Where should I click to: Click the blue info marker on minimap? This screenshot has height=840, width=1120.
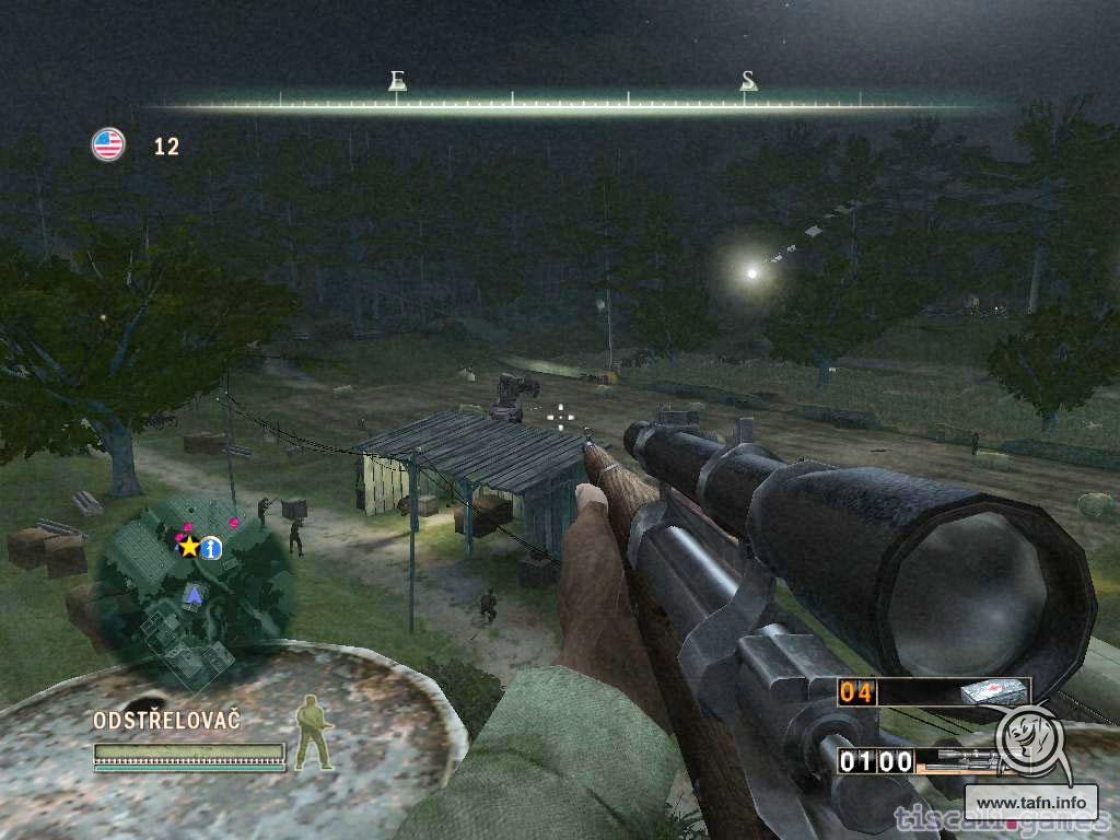(x=211, y=547)
